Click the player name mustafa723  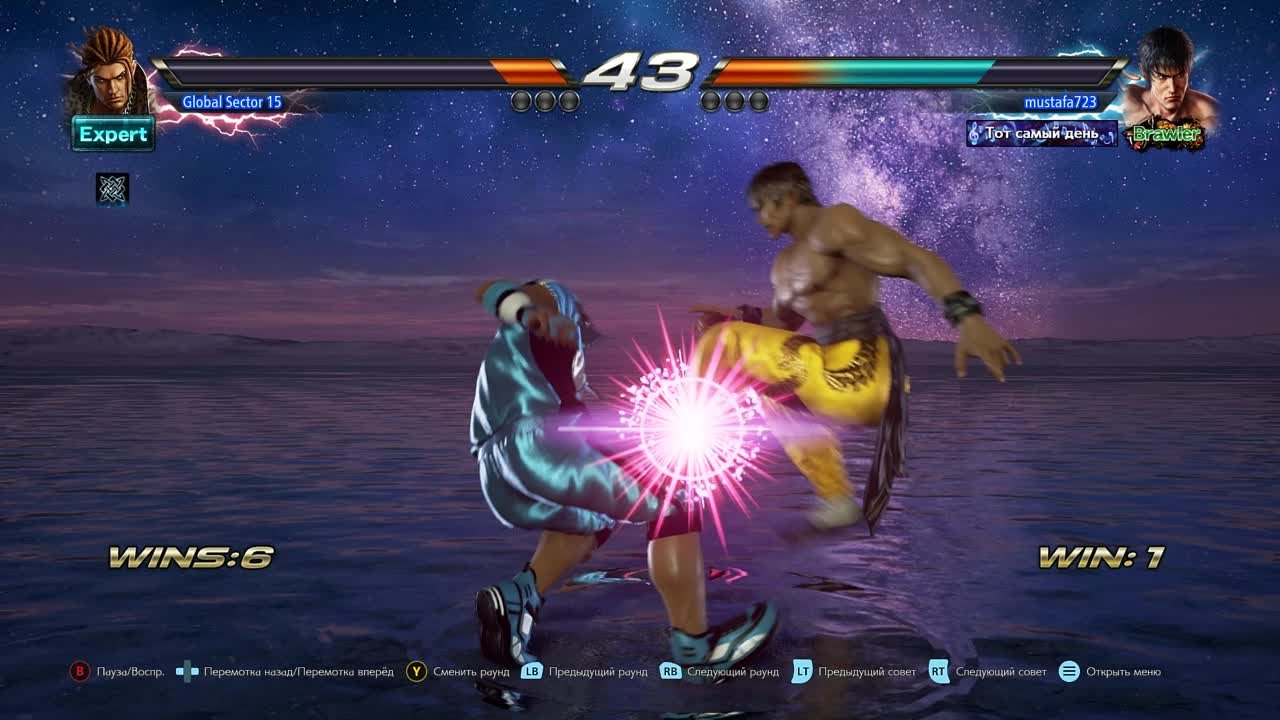[1062, 101]
